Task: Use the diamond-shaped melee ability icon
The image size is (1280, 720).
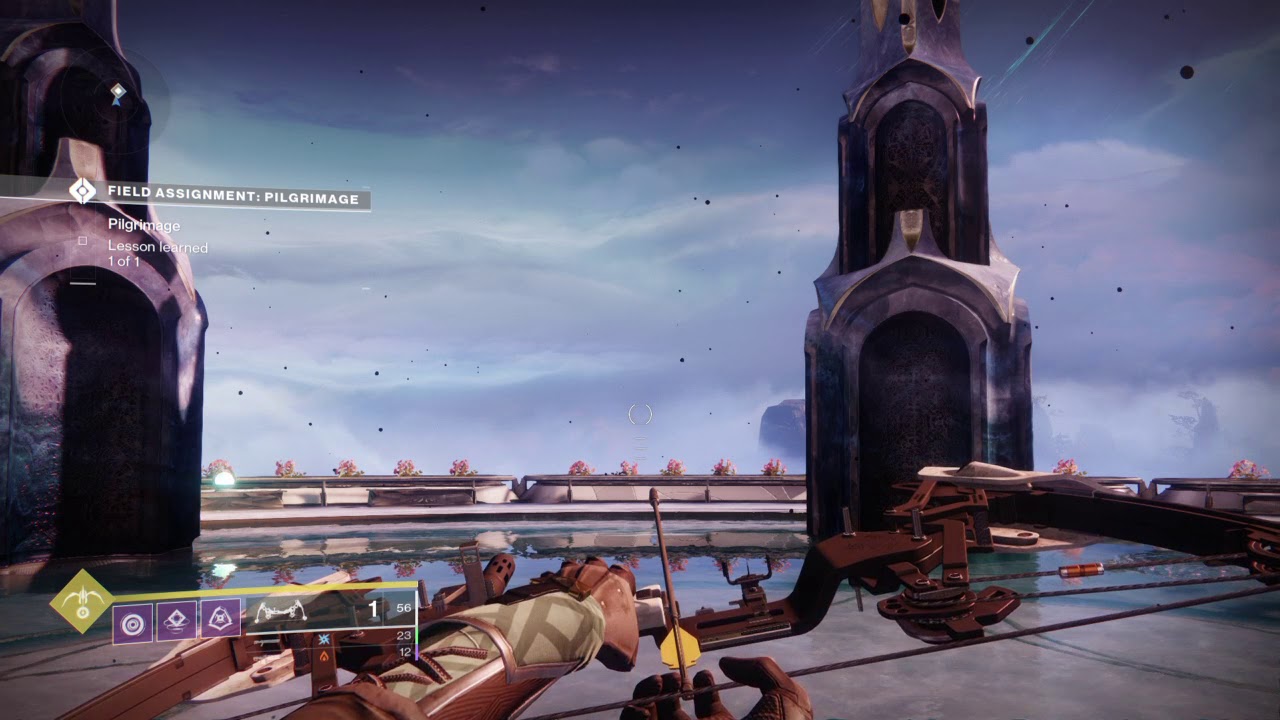Action: pyautogui.click(x=176, y=619)
